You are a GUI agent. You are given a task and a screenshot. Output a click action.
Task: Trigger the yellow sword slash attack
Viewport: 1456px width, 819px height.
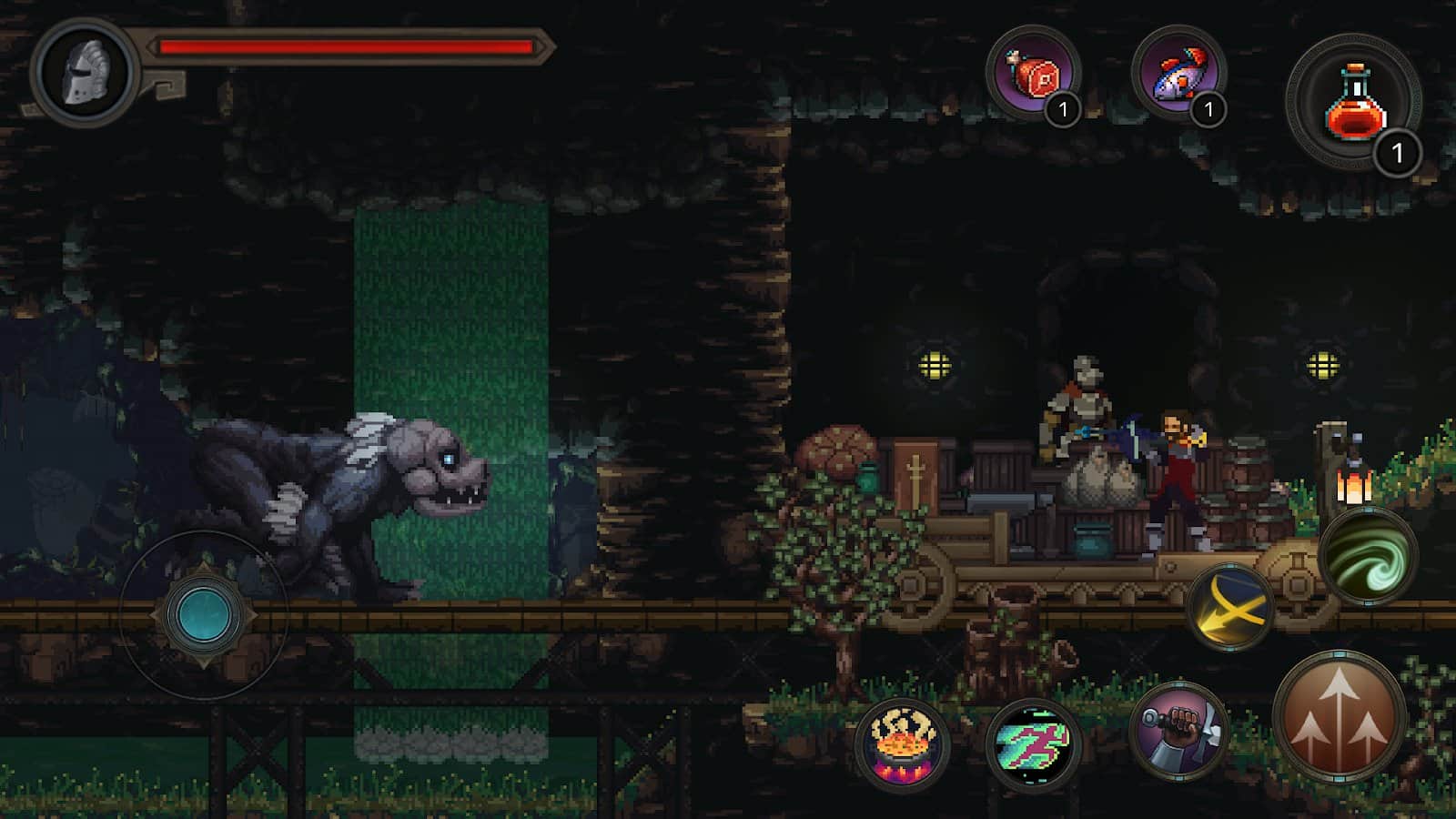pyautogui.click(x=1230, y=607)
